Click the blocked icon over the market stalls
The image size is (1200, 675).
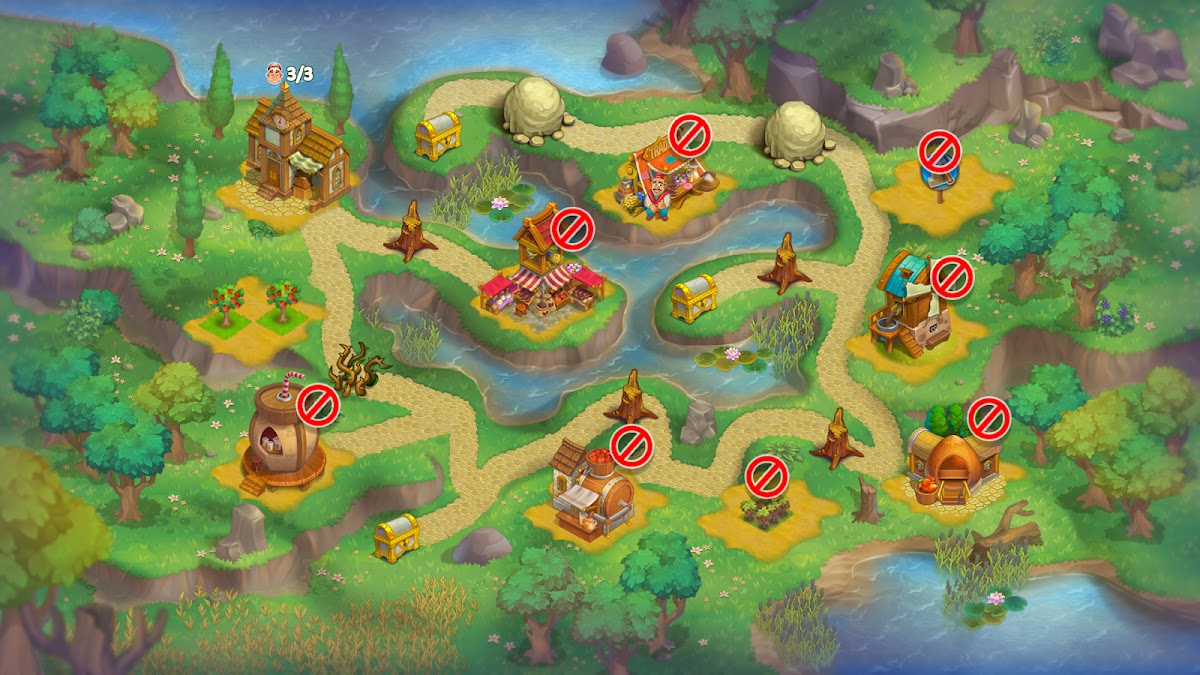click(572, 229)
